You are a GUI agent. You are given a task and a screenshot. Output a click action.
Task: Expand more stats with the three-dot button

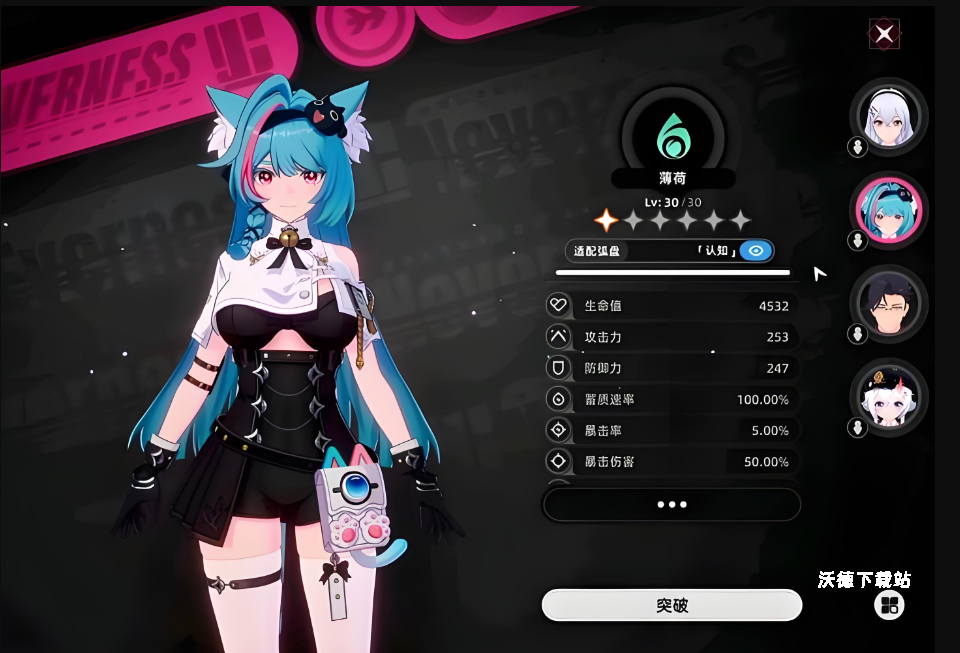coord(672,505)
